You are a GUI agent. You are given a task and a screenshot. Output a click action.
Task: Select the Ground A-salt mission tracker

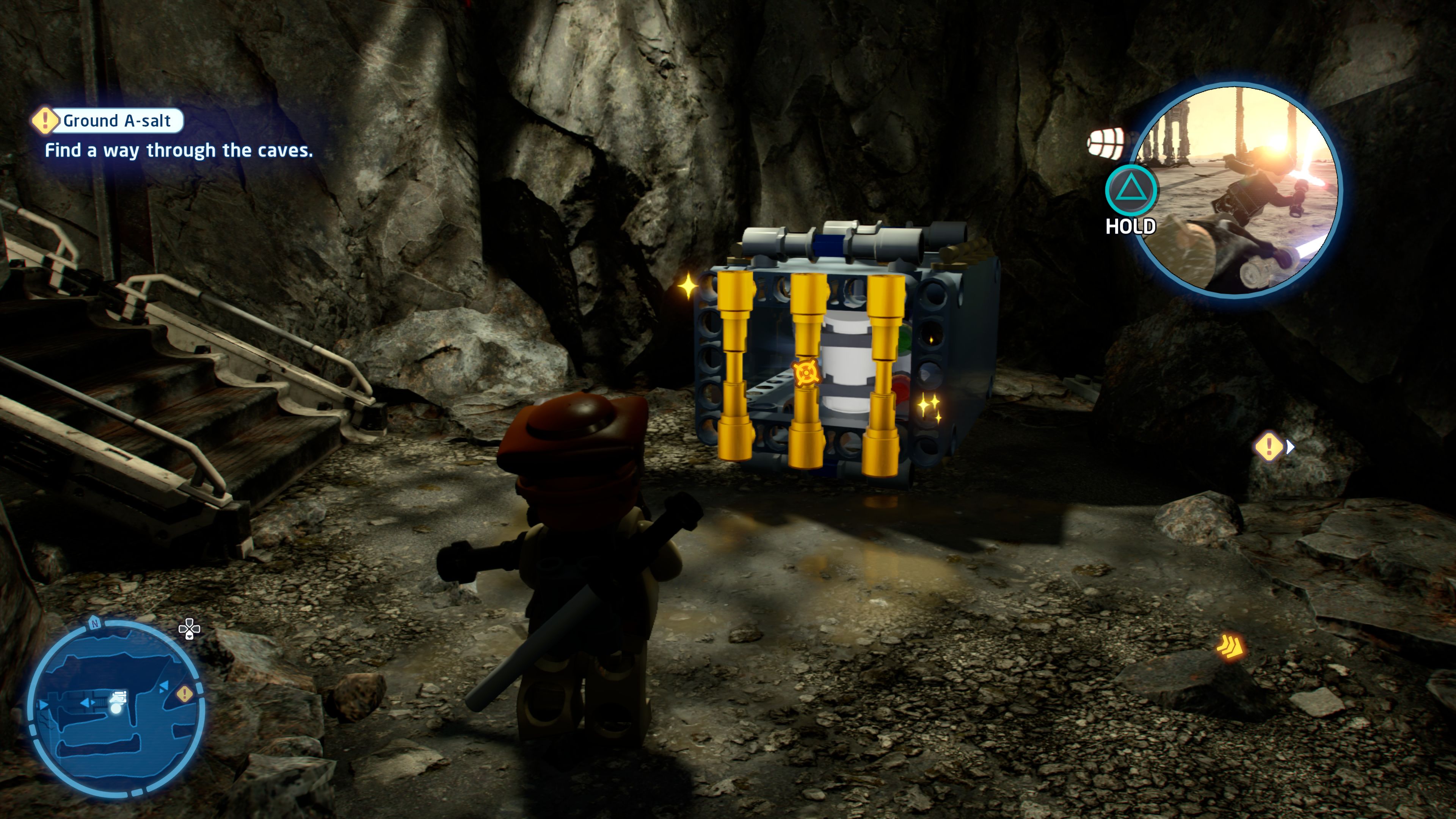(x=107, y=121)
